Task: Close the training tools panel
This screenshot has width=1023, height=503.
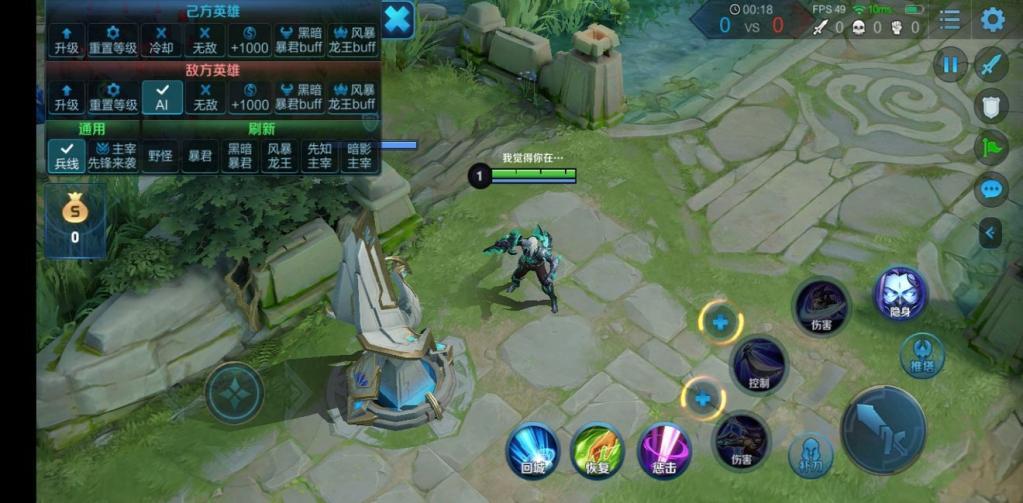Action: click(x=397, y=19)
